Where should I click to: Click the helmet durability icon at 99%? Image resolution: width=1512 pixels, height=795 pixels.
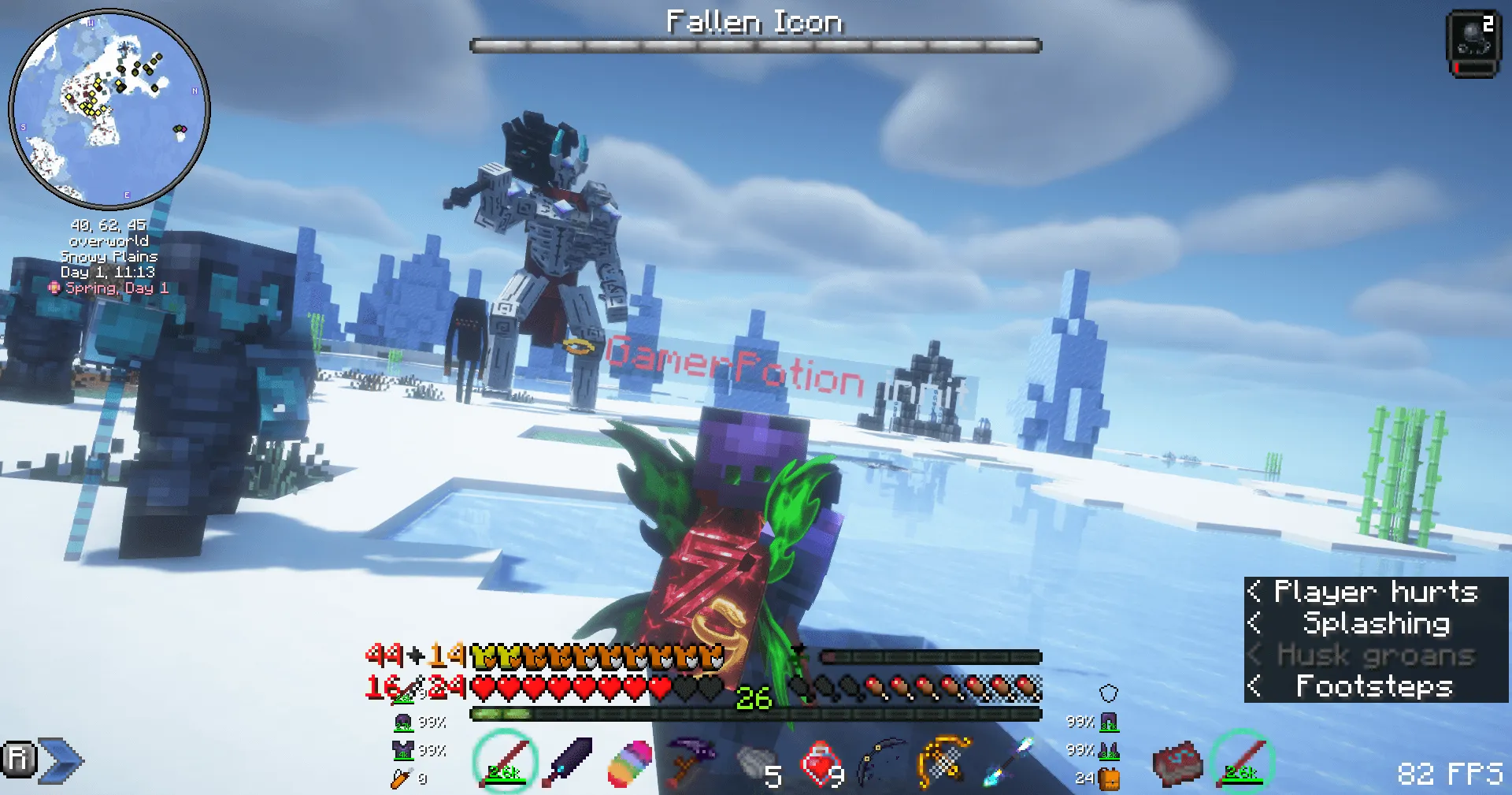[403, 721]
